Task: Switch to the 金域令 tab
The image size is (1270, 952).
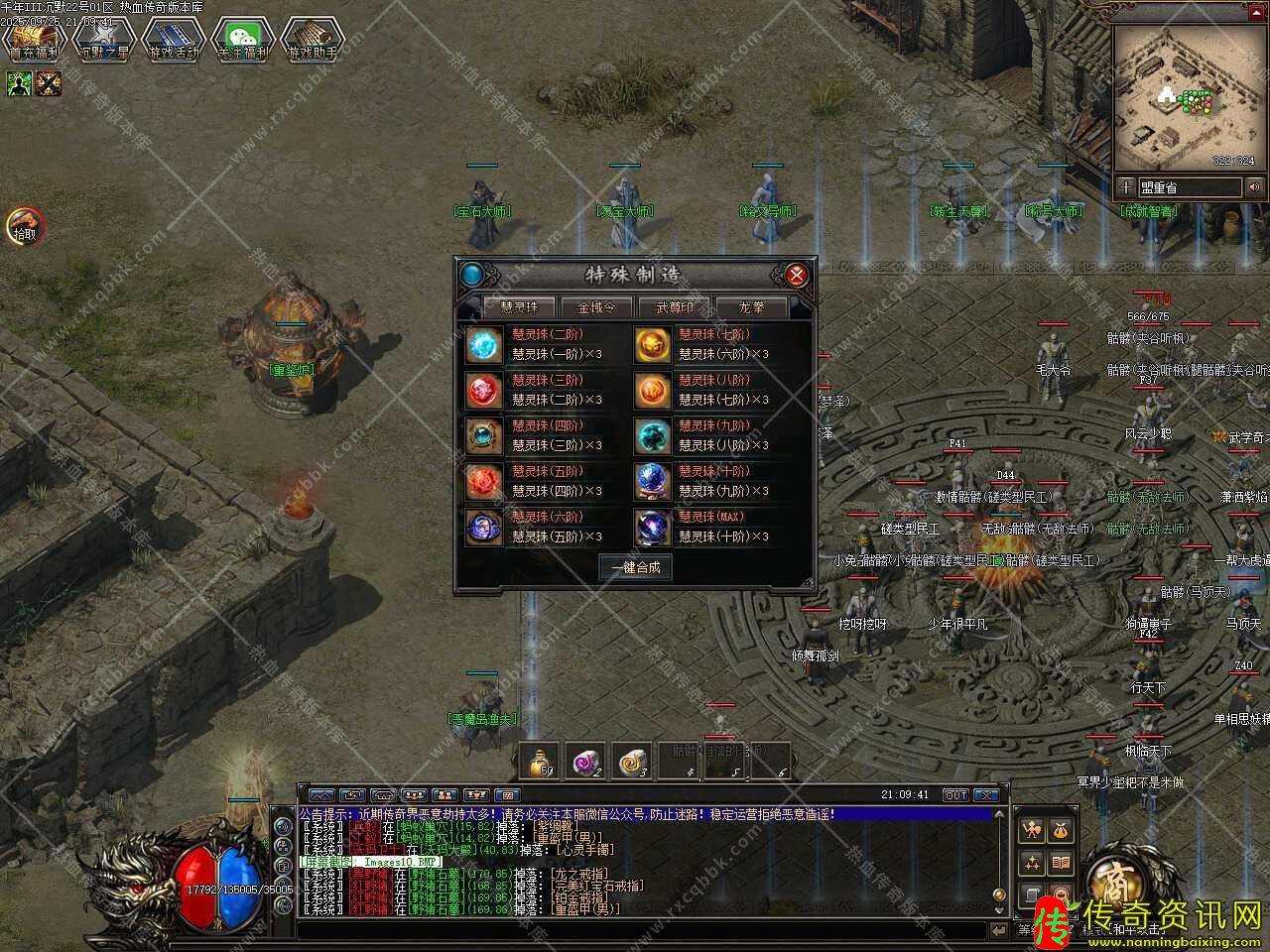Action: [596, 307]
